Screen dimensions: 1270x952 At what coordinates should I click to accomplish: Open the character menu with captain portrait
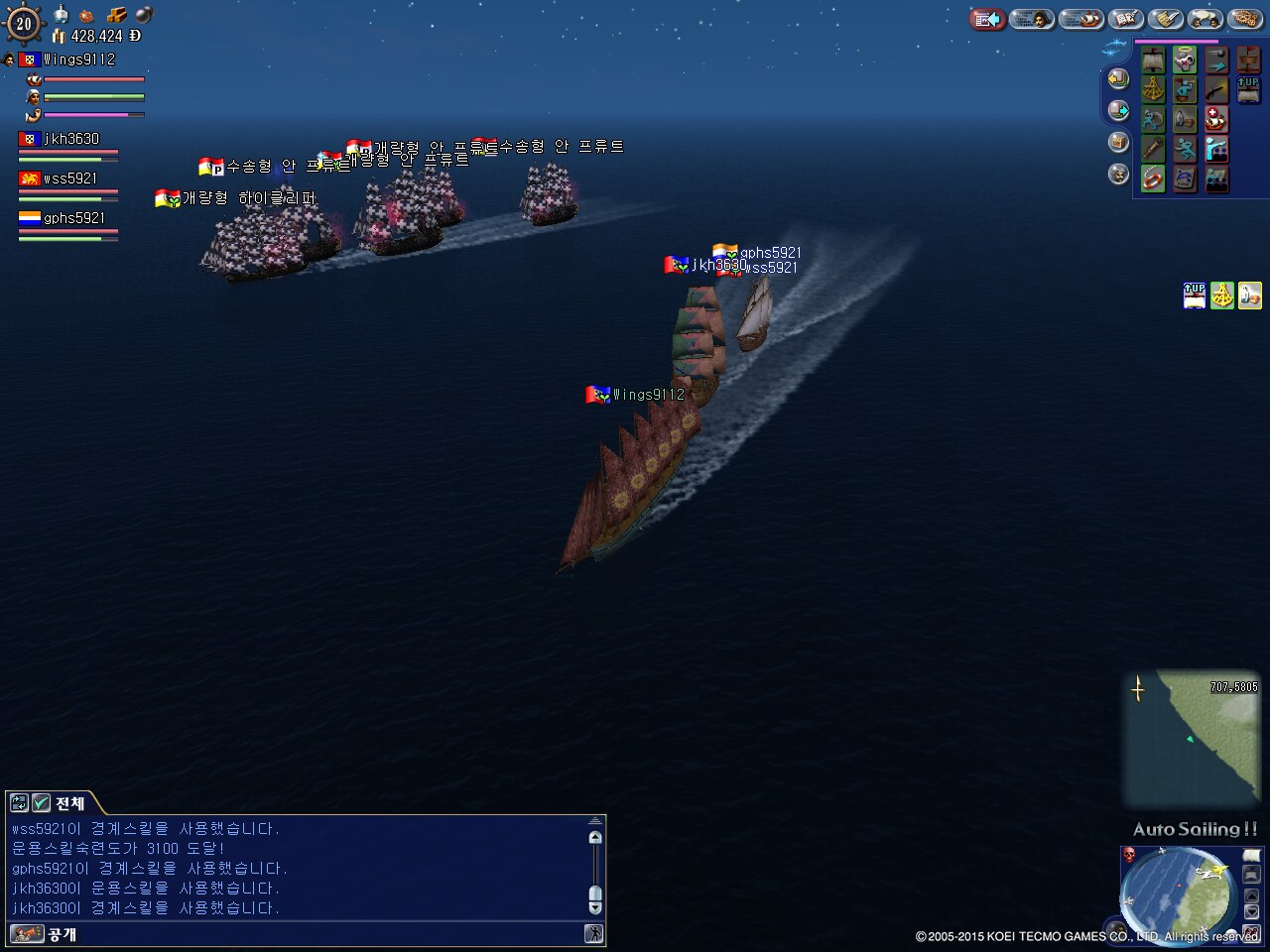click(1032, 19)
